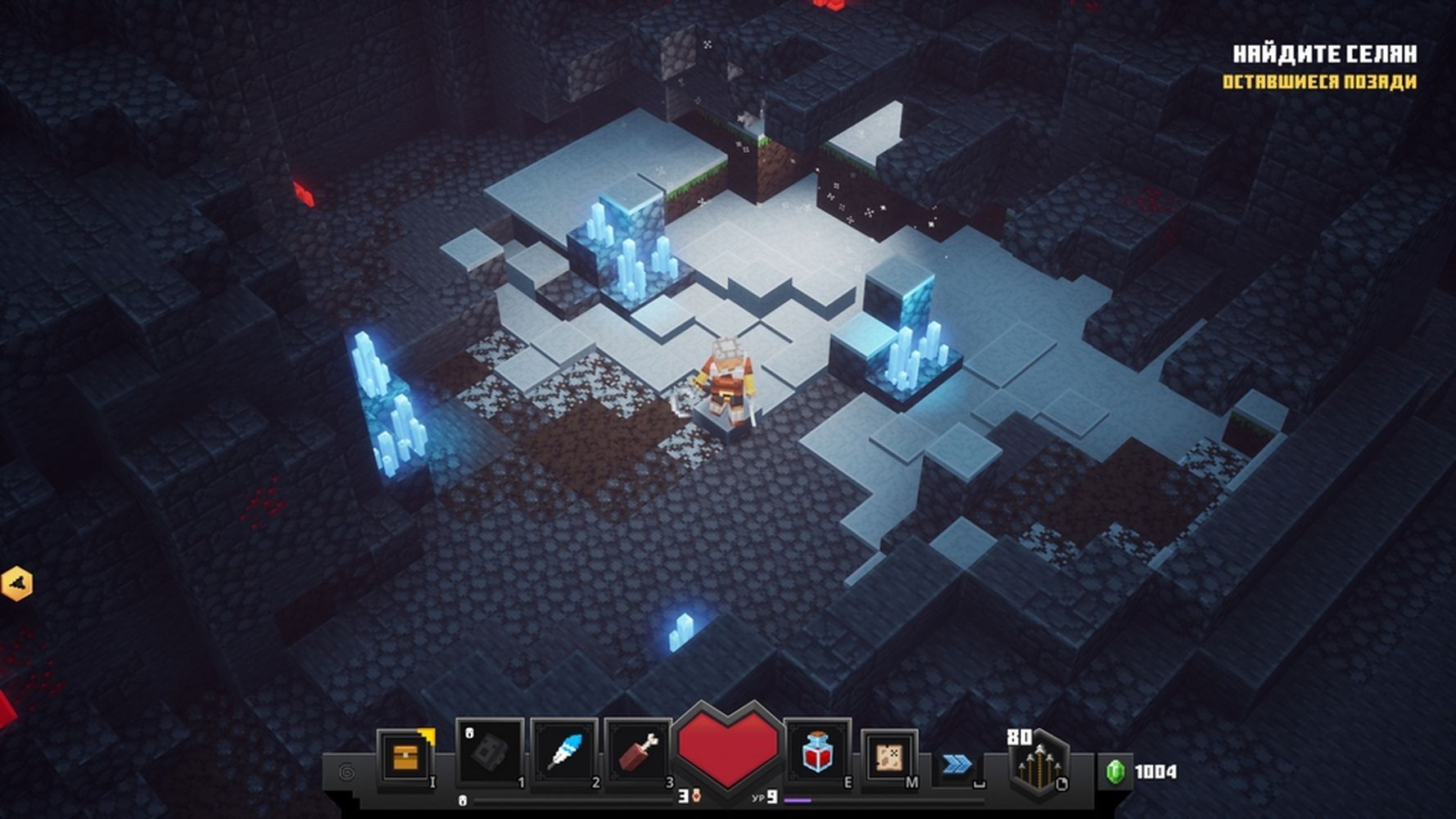Screen dimensions: 1456x819
Task: Click the yellow hexagon marker icon
Action: click(16, 584)
